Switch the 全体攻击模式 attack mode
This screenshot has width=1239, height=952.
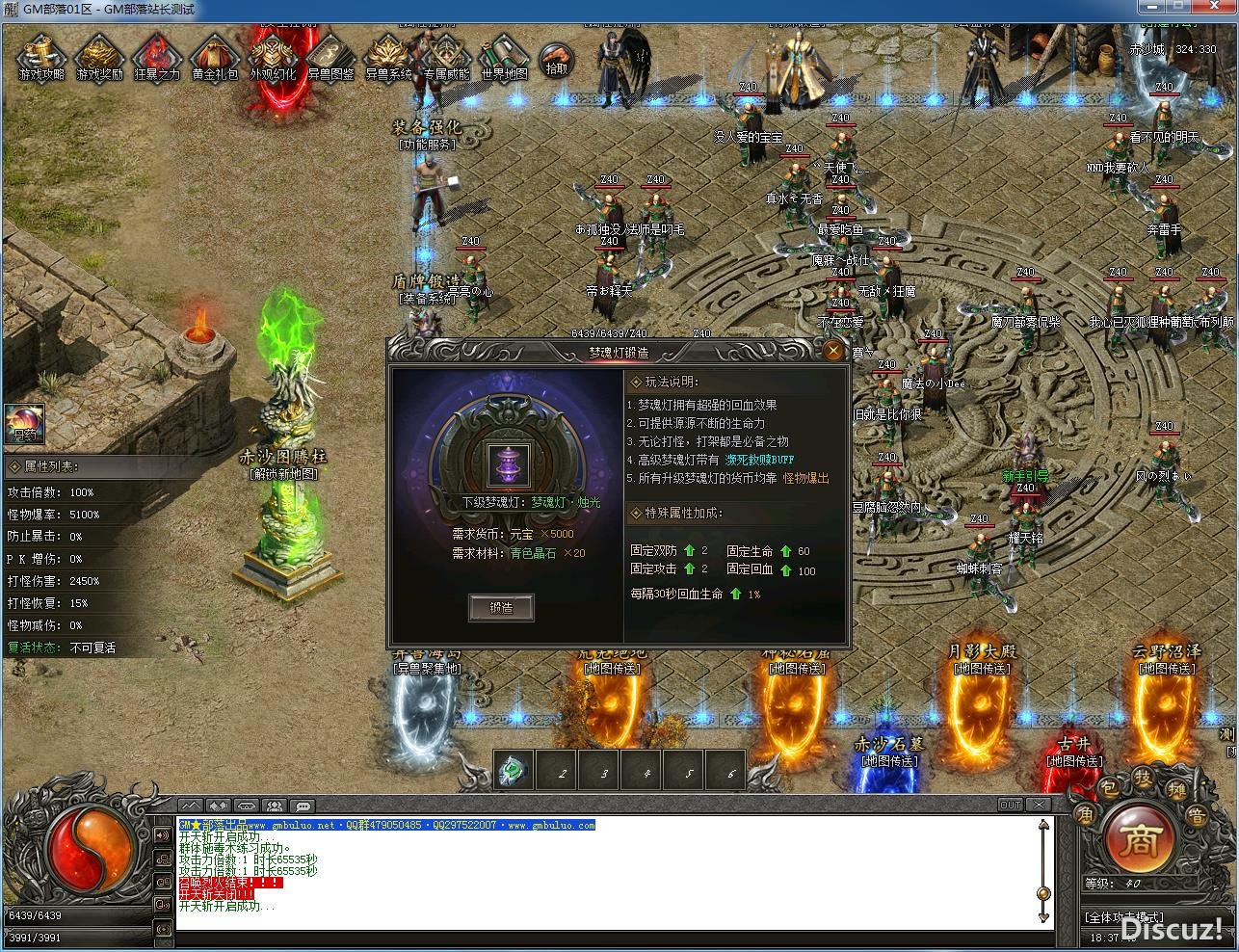click(x=1124, y=916)
